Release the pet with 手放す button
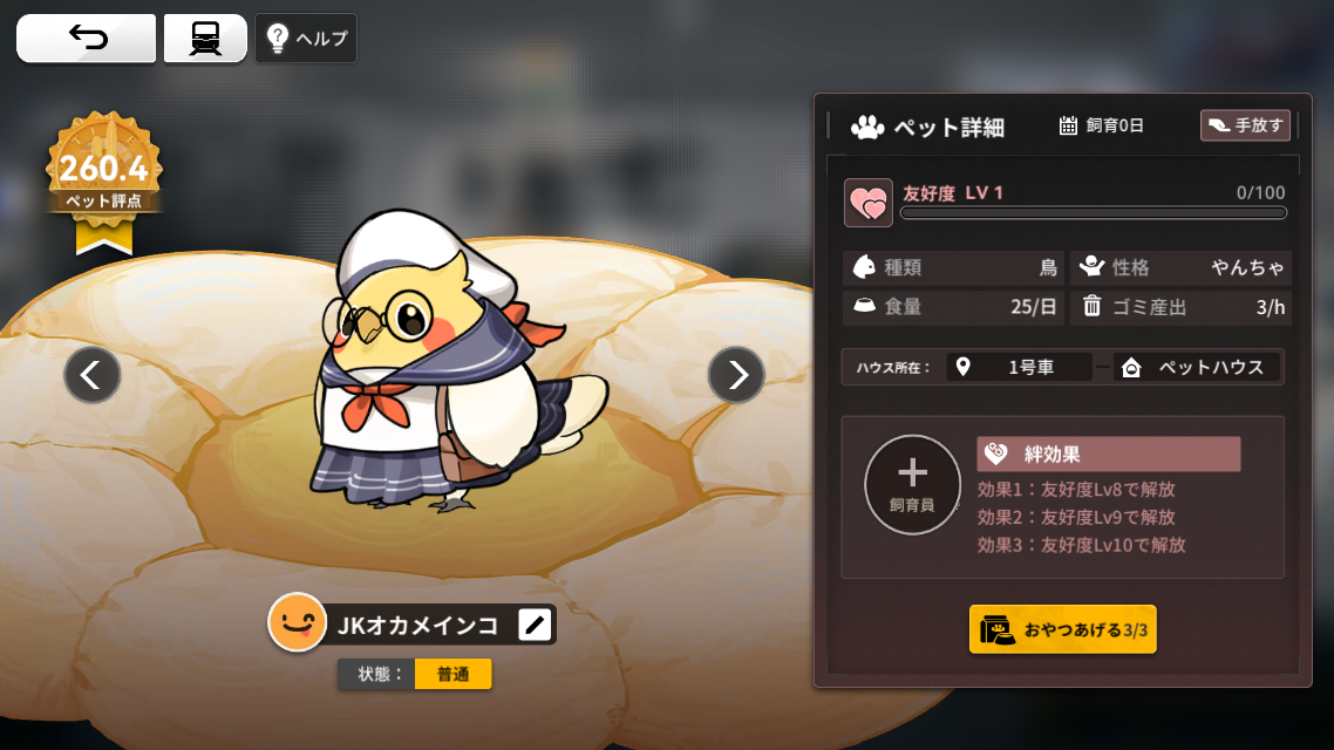This screenshot has width=1334, height=750. tap(1245, 125)
